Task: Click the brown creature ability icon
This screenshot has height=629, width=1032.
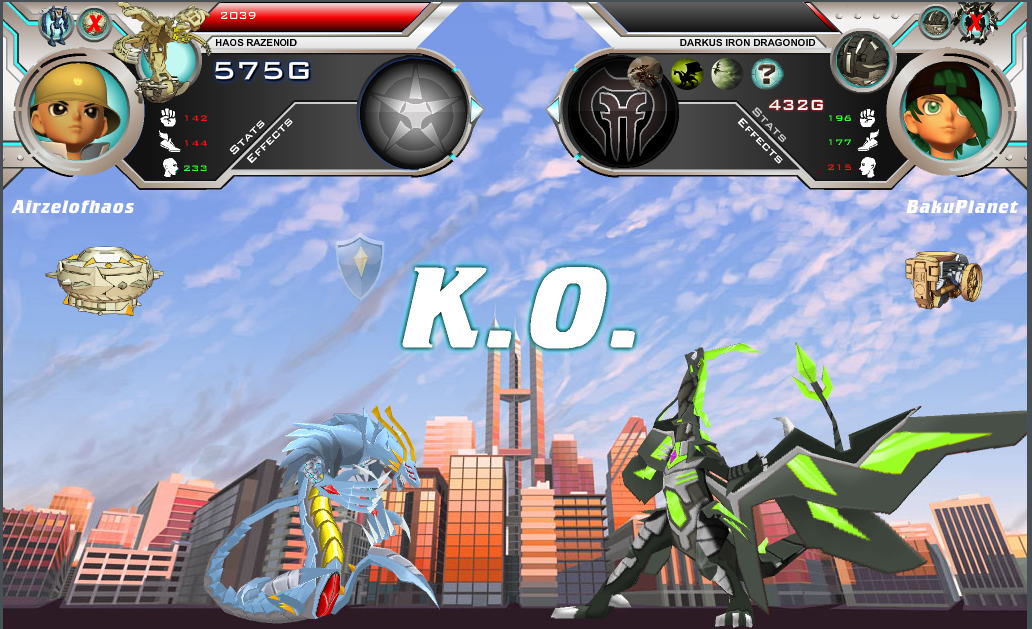Action: (645, 71)
